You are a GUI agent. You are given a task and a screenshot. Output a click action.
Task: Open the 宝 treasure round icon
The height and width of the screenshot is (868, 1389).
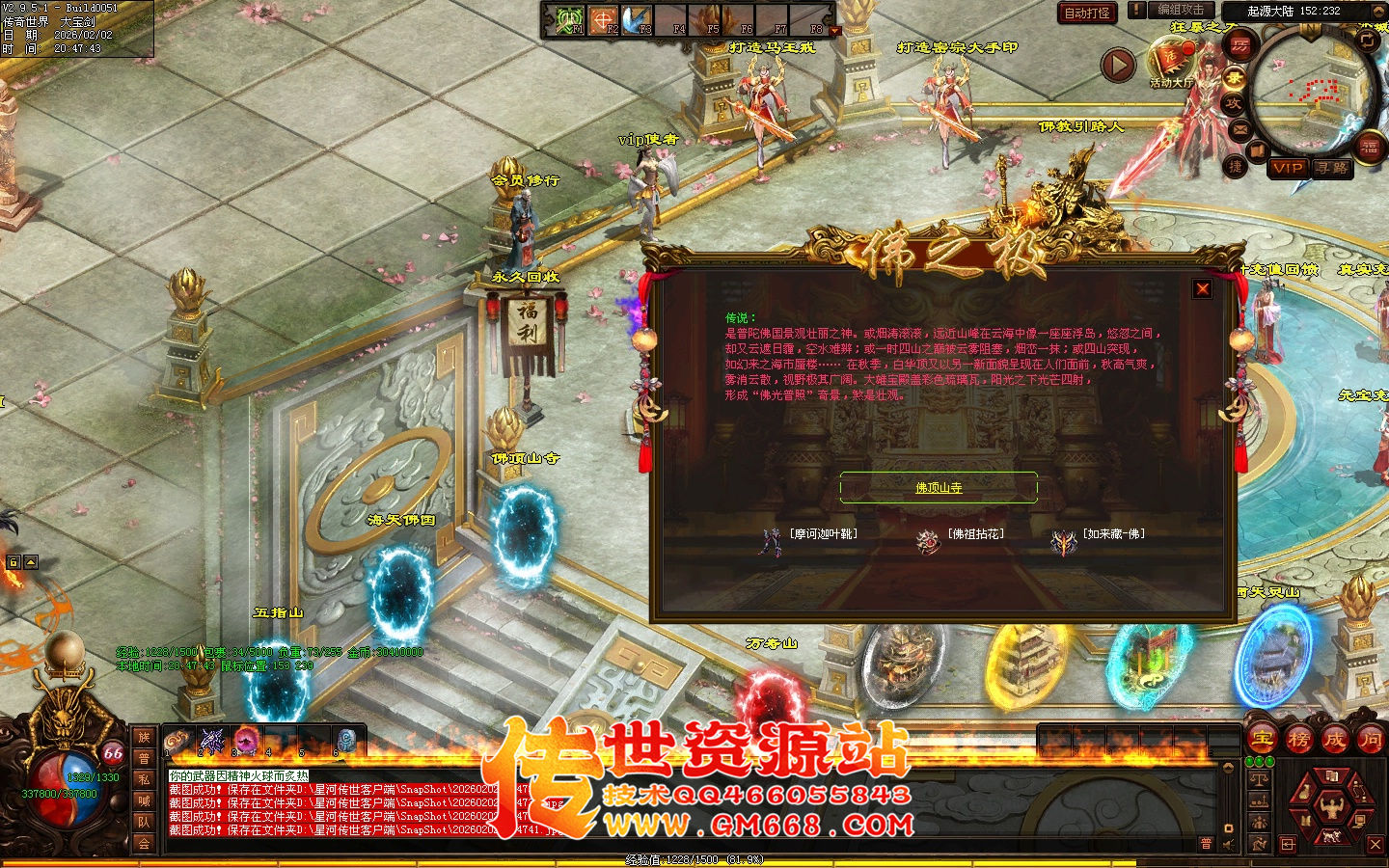tap(1263, 739)
